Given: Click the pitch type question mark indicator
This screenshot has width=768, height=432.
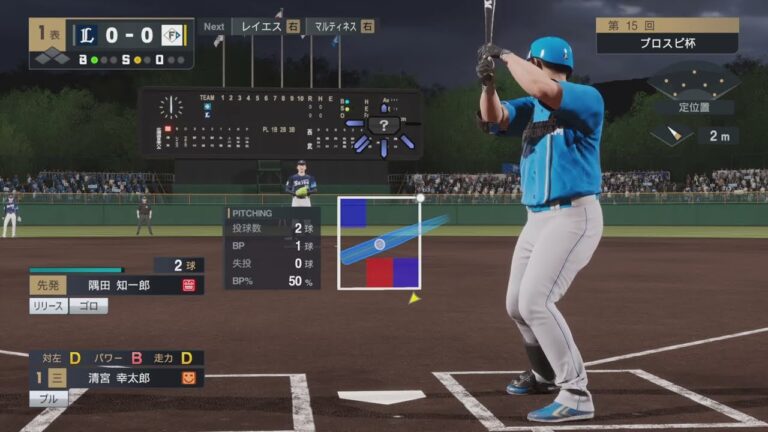Looking at the screenshot, I should click(383, 126).
